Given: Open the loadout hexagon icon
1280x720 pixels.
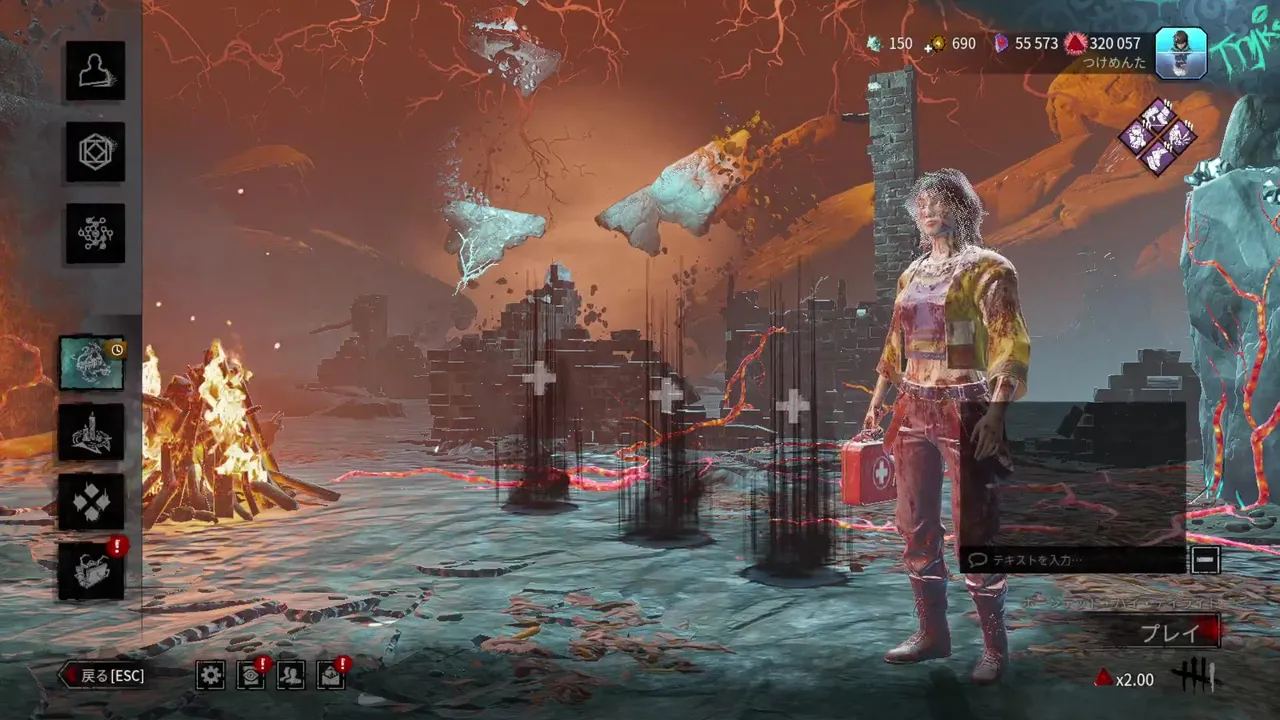Looking at the screenshot, I should click(x=95, y=152).
